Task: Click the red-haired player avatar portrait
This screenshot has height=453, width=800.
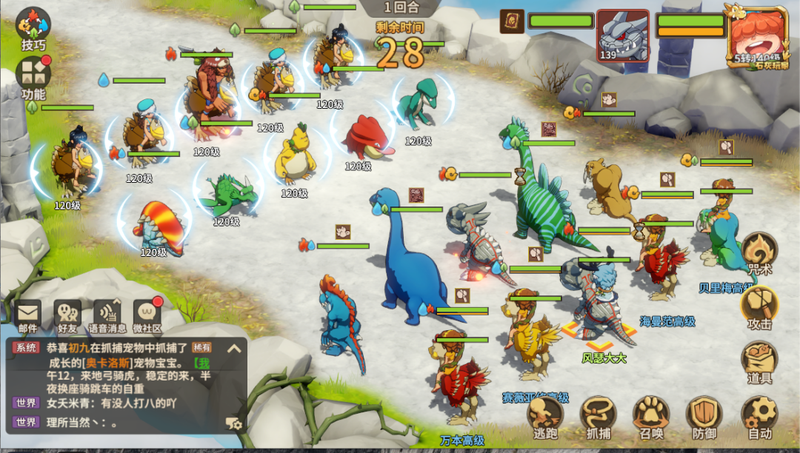Action: (x=759, y=36)
